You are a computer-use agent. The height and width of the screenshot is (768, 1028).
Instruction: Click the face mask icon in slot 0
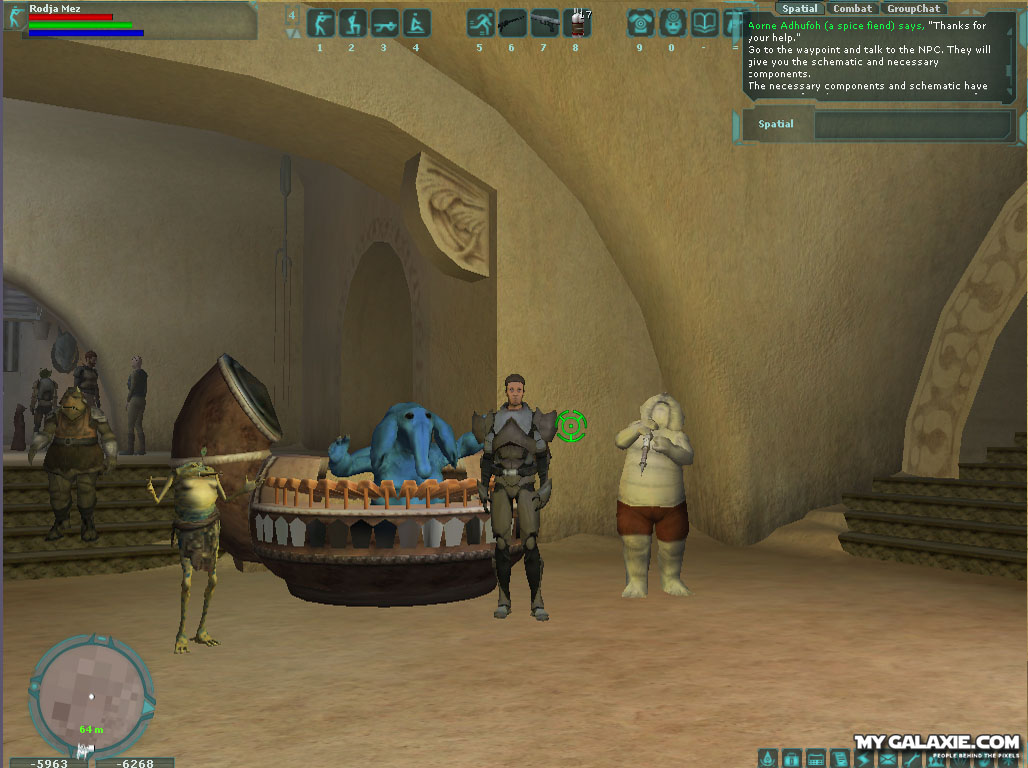click(x=672, y=22)
